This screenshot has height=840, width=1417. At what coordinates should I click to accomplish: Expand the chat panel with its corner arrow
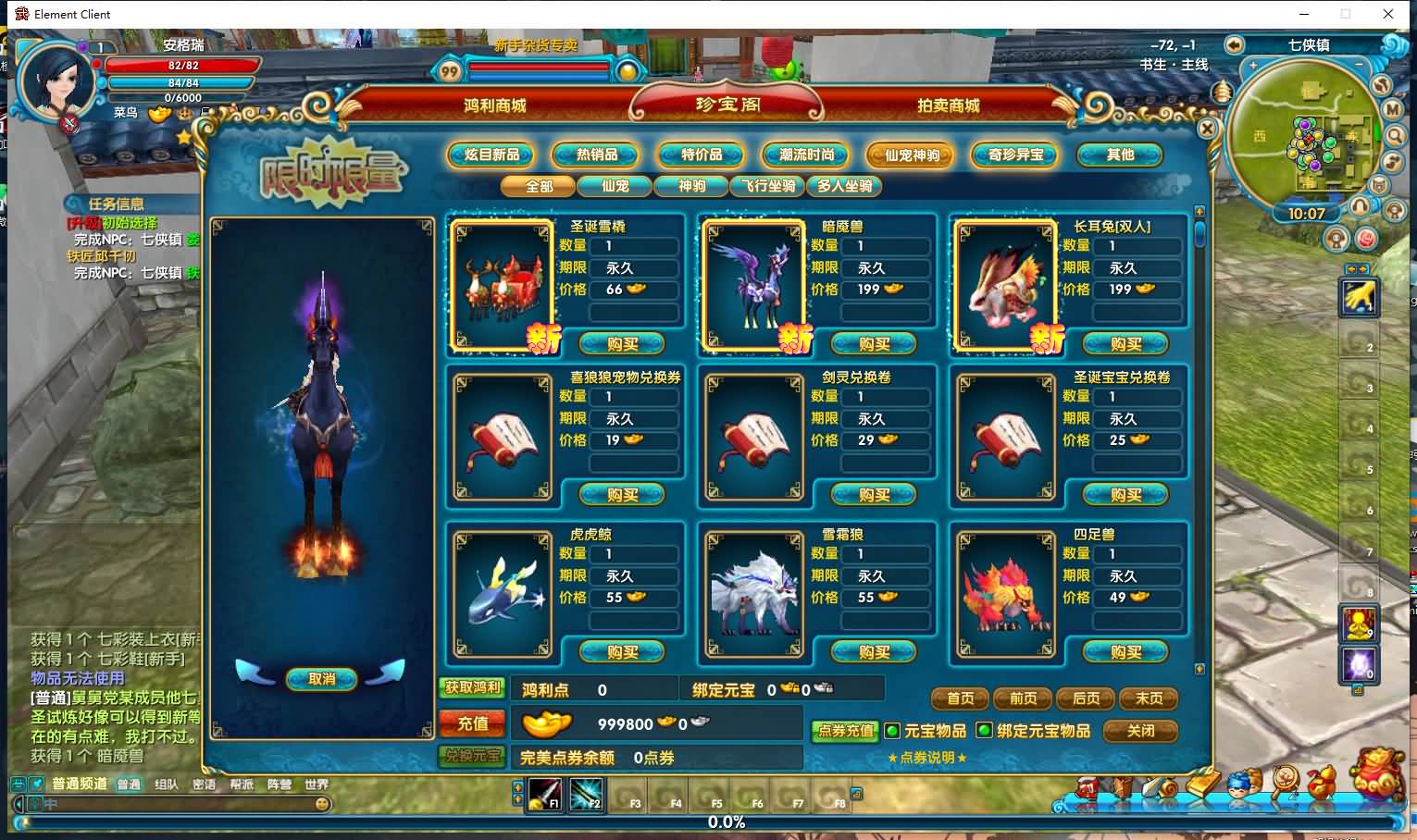pos(18,803)
